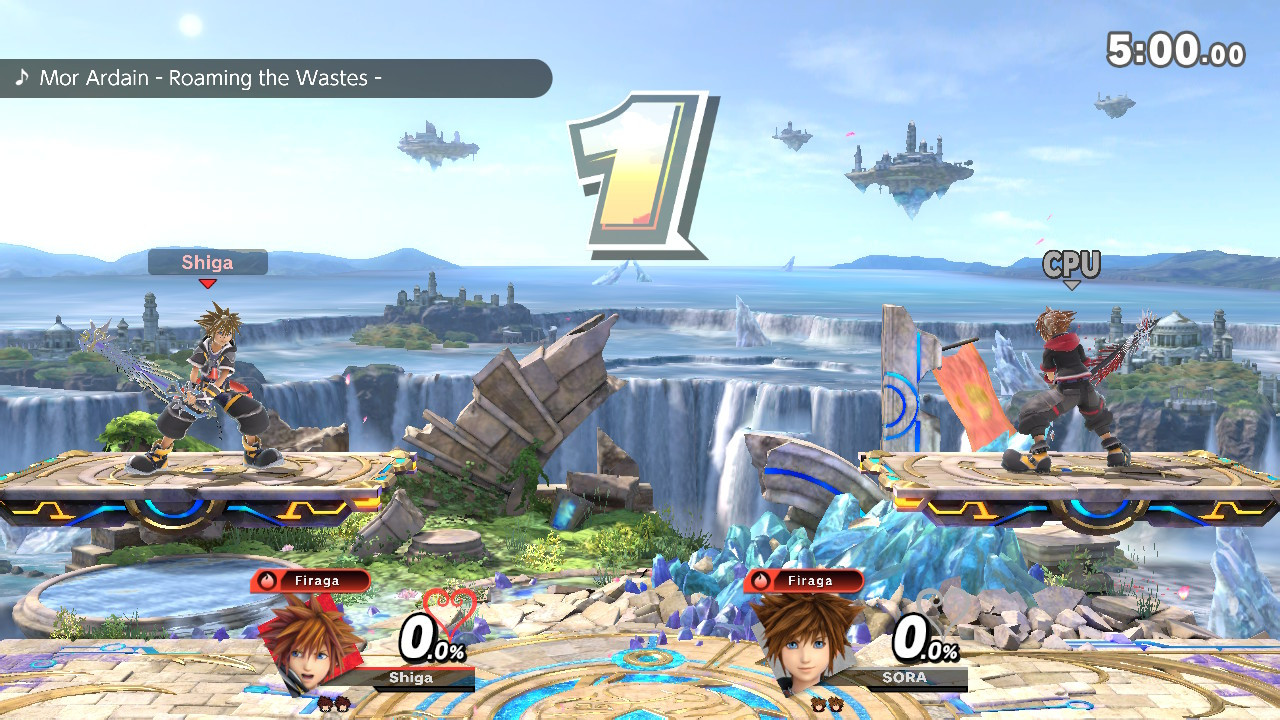This screenshot has height=720, width=1280.
Task: Toggle the Shiga player tag above the character
Action: pyautogui.click(x=207, y=263)
